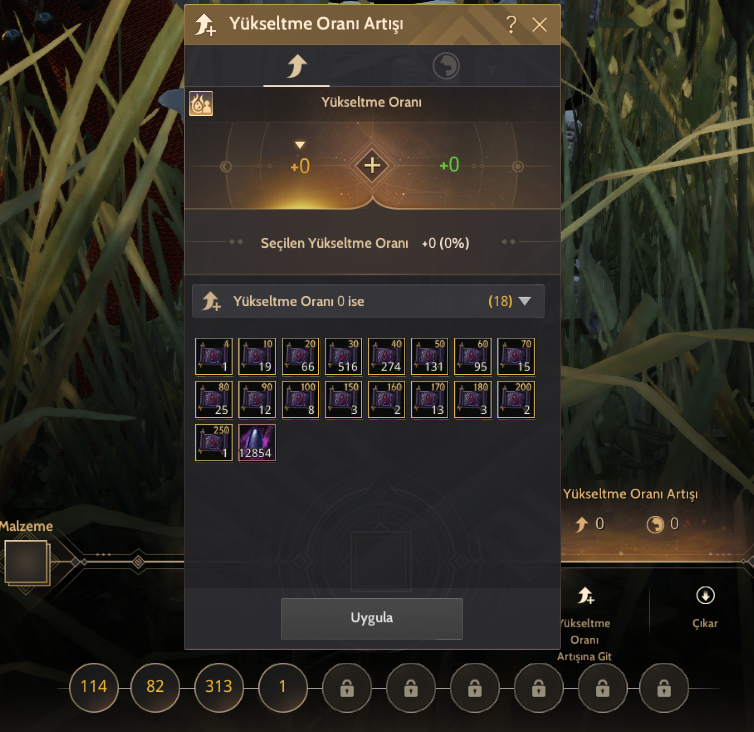Click the Malzeme material slot
The image size is (754, 732).
(x=26, y=561)
